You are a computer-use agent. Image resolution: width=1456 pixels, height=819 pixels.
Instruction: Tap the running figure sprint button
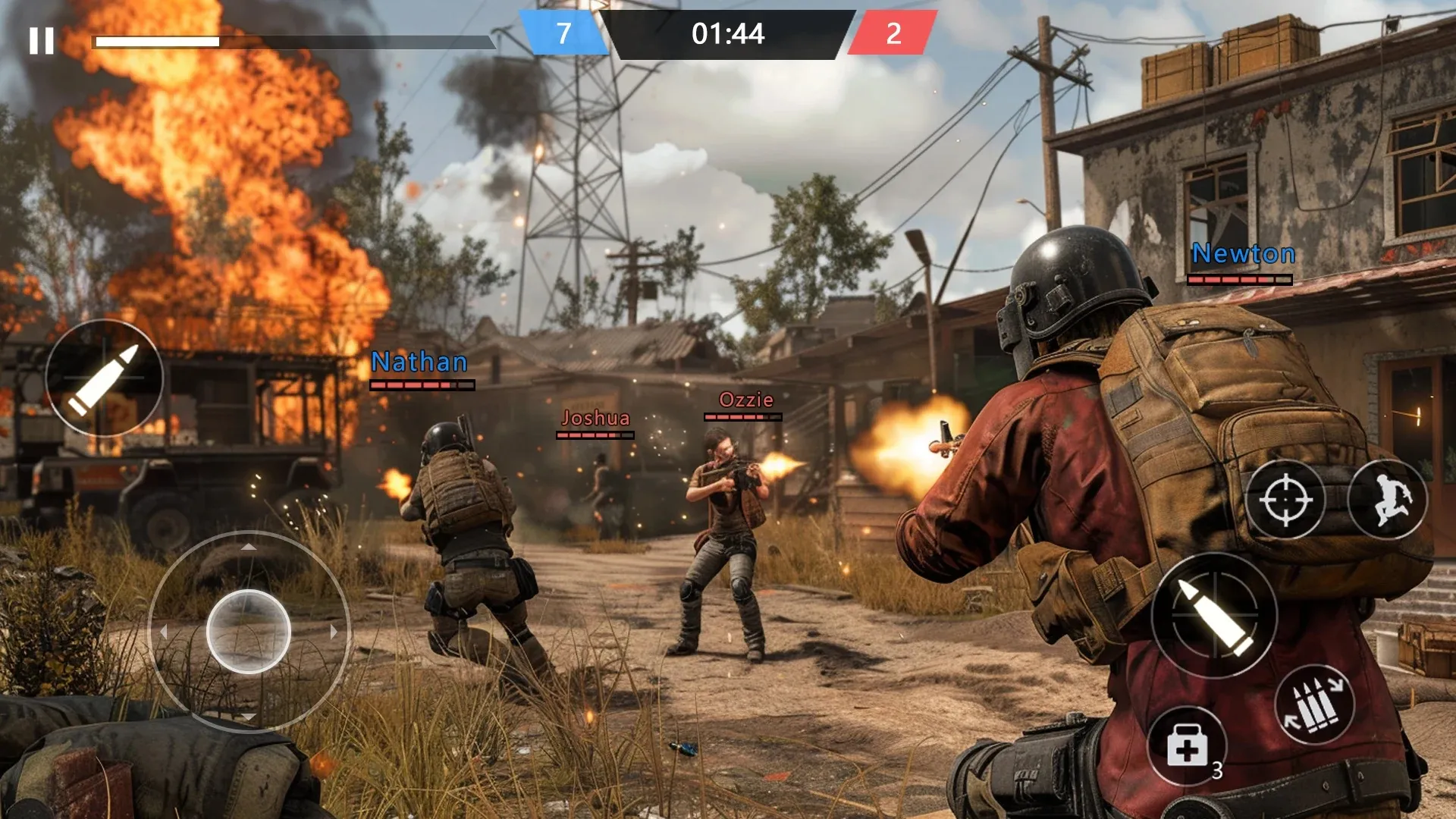(x=1388, y=500)
